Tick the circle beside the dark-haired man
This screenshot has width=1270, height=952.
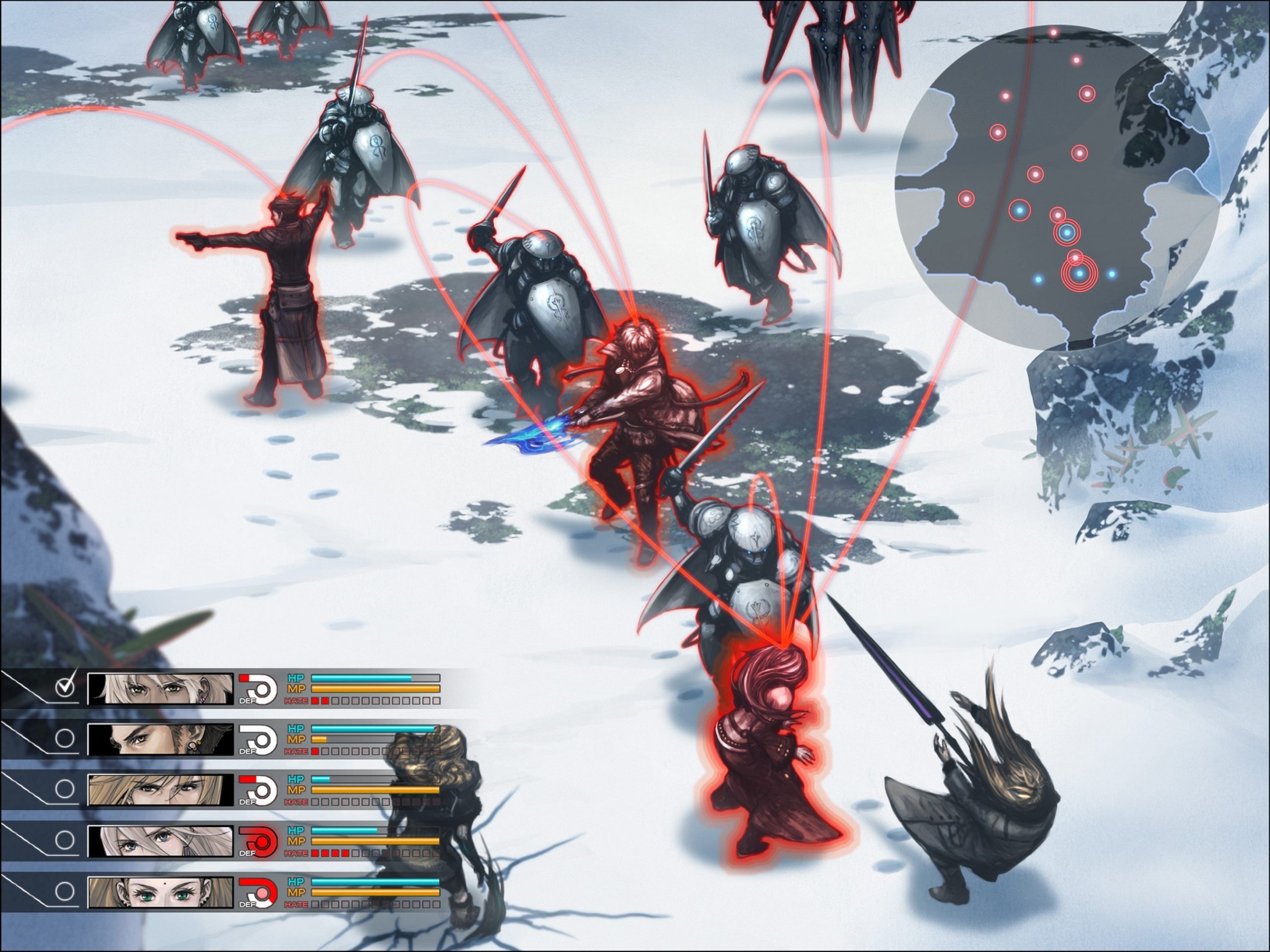(65, 738)
